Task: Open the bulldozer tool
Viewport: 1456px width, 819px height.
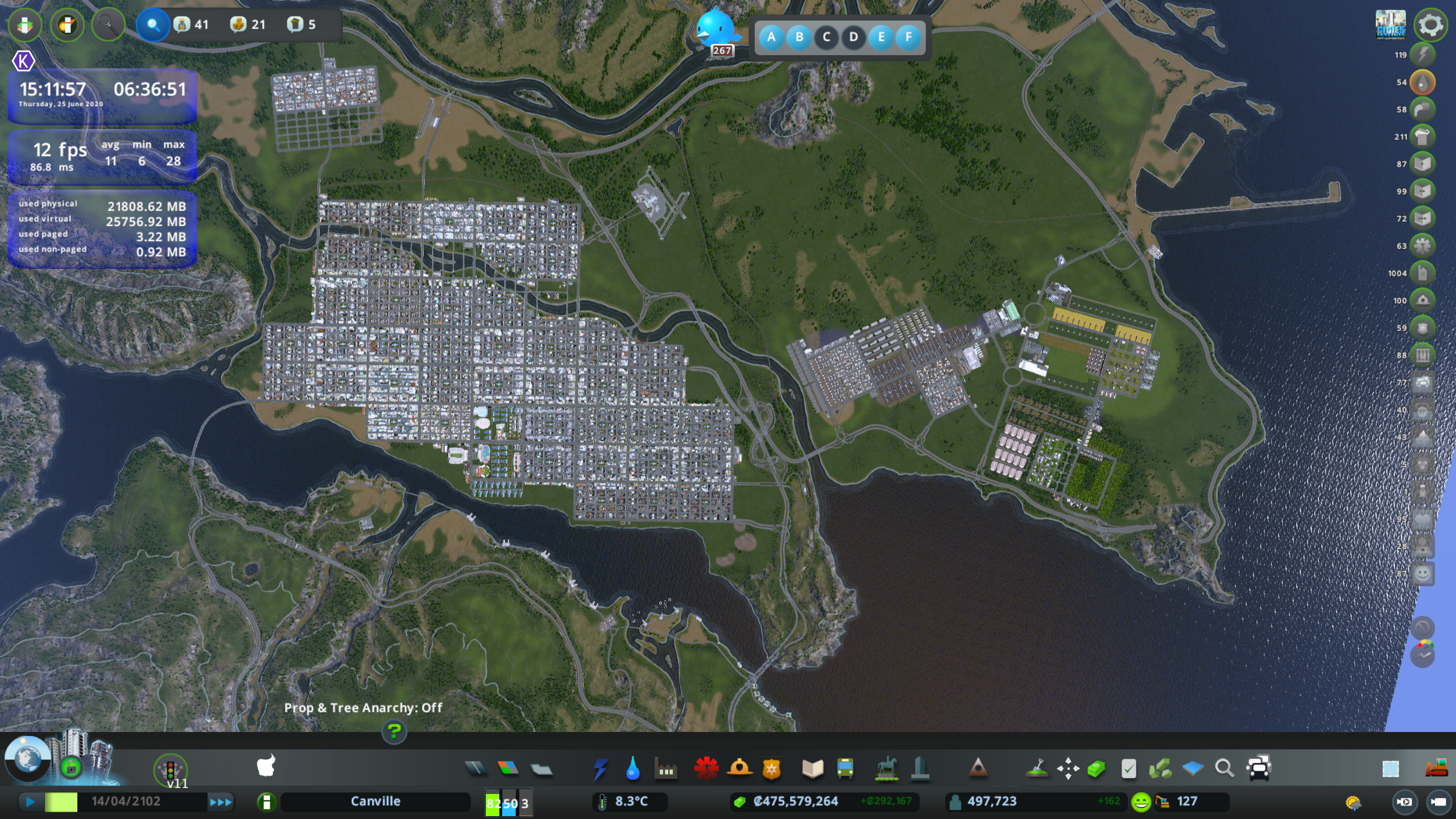Action: (1437, 768)
